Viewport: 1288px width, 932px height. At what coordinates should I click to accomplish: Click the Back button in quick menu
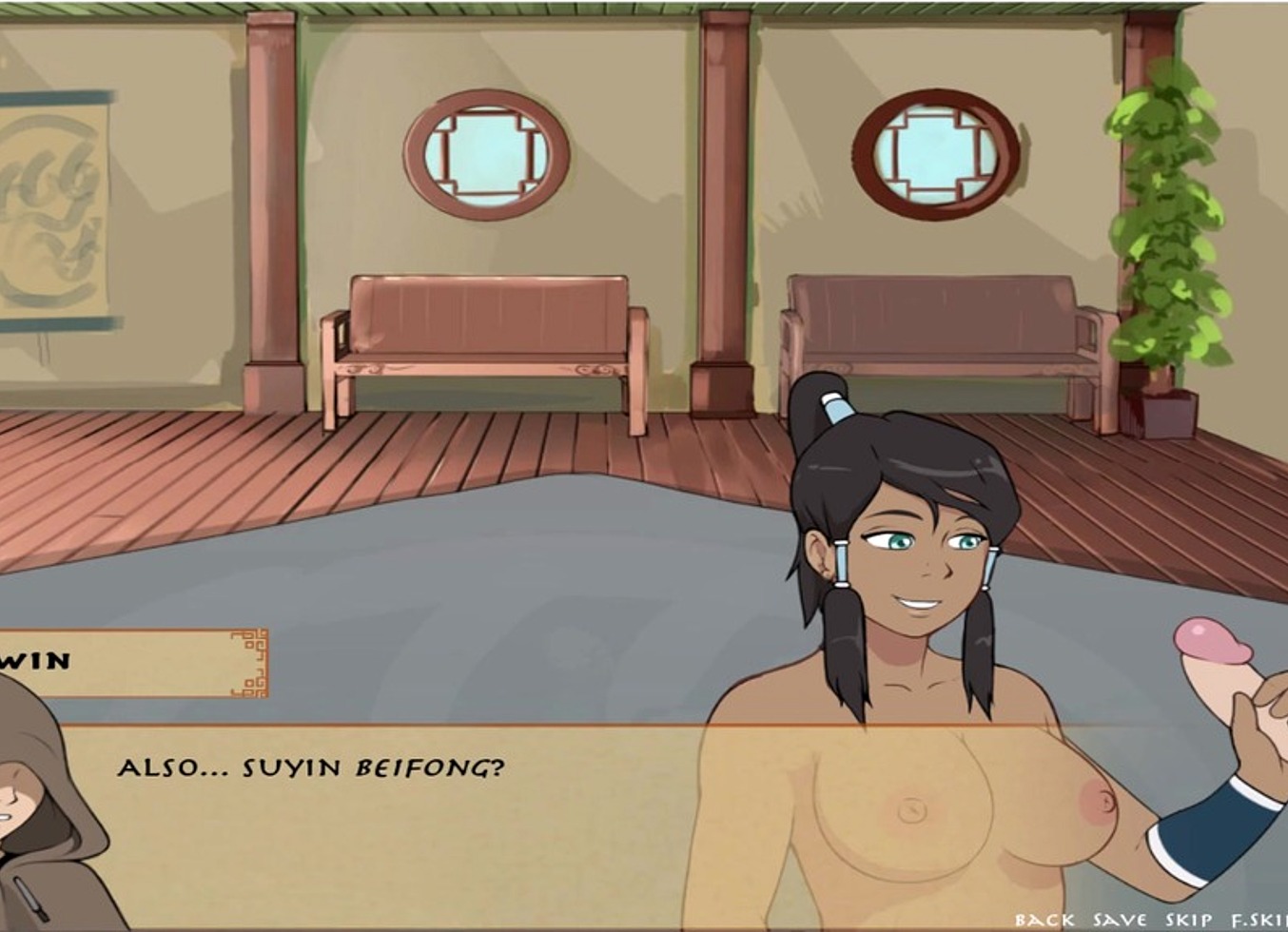click(x=1044, y=920)
